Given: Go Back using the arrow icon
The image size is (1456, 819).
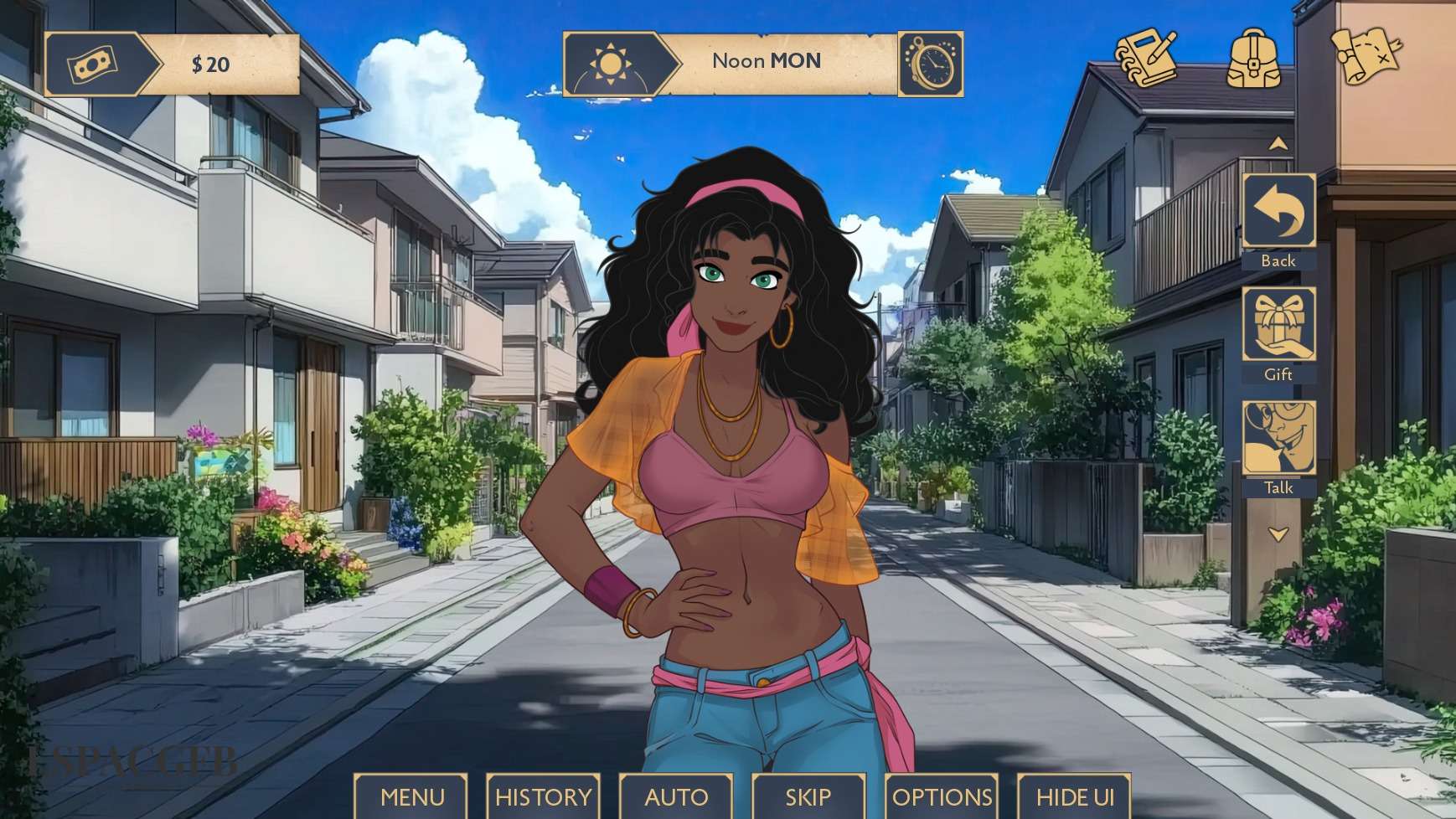Looking at the screenshot, I should pos(1278,211).
